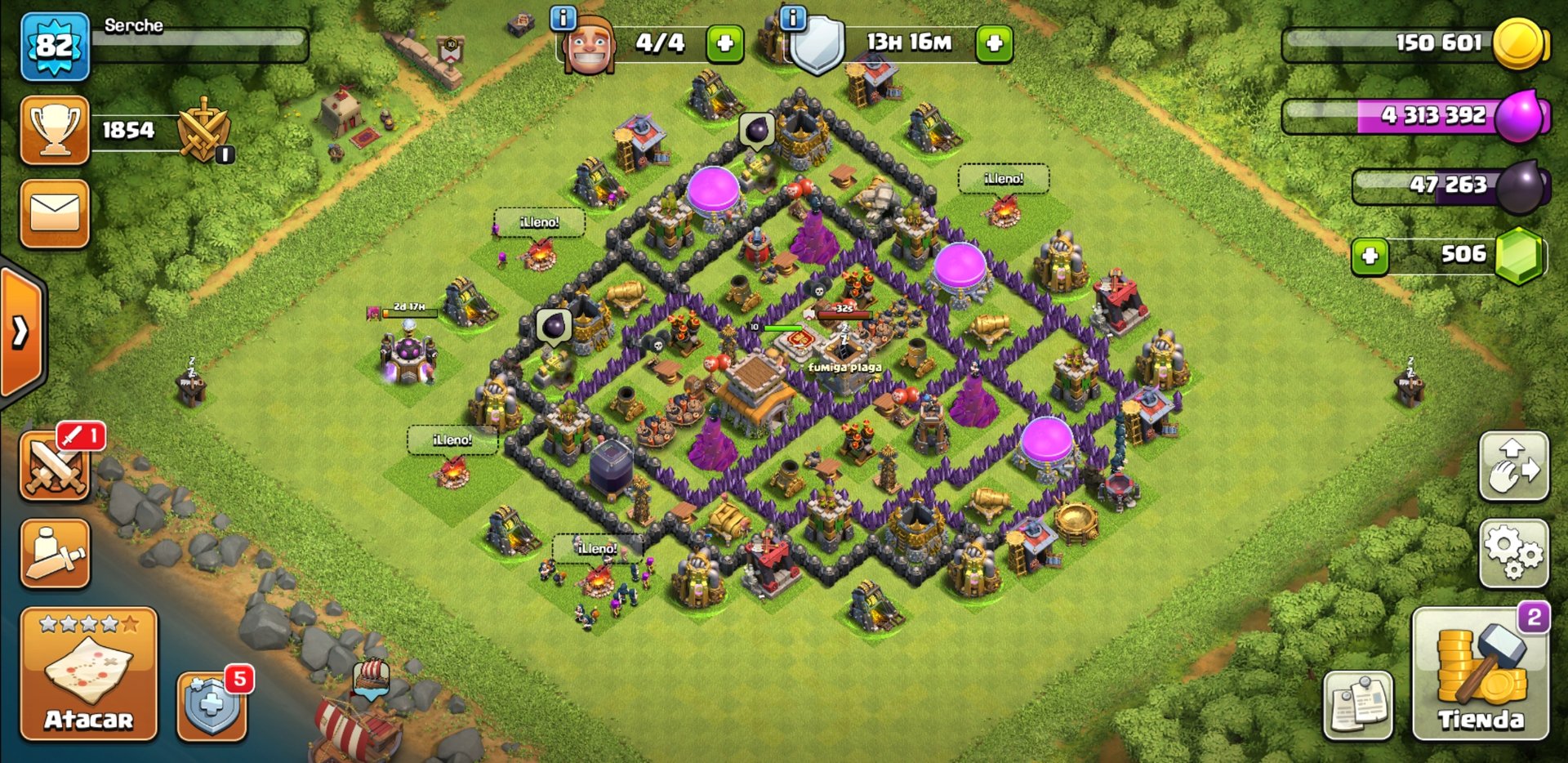View the trophy rankings button

[55, 130]
